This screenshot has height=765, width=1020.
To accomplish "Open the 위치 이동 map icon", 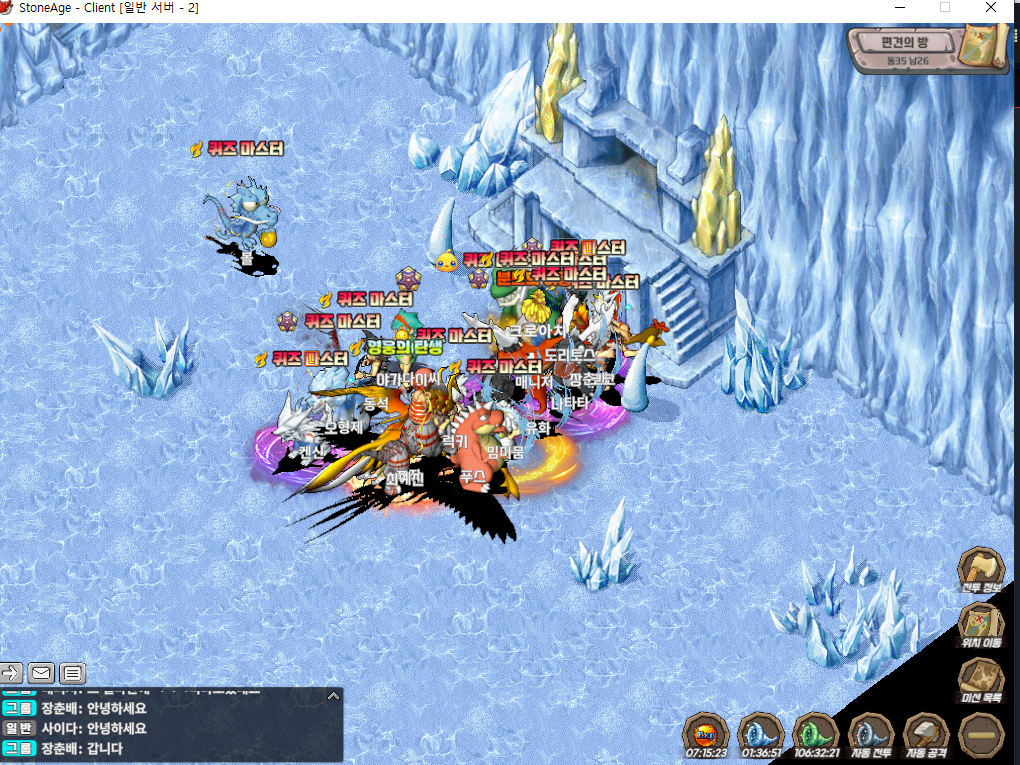I will point(980,625).
